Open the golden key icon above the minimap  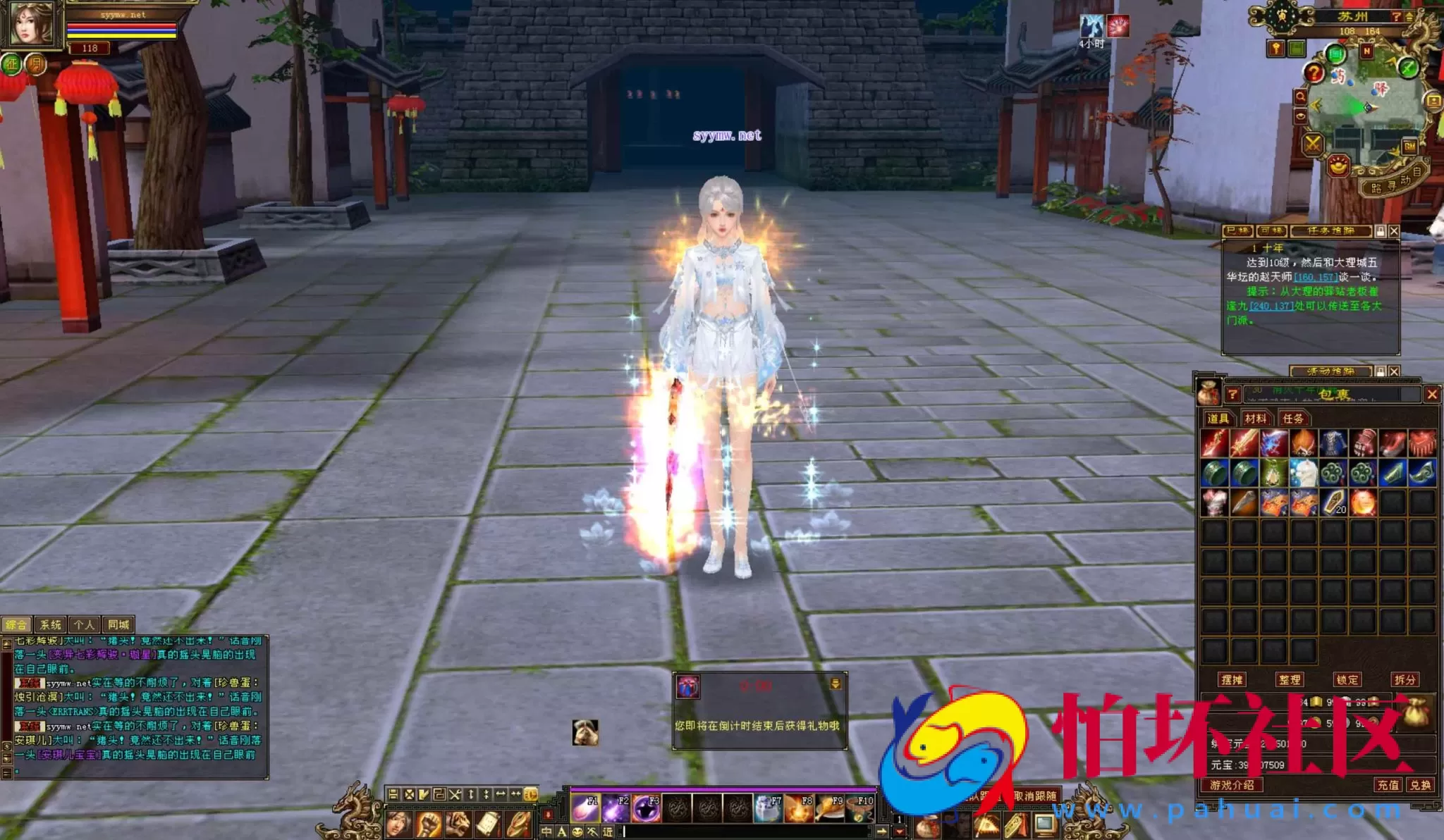pyautogui.click(x=1276, y=49)
